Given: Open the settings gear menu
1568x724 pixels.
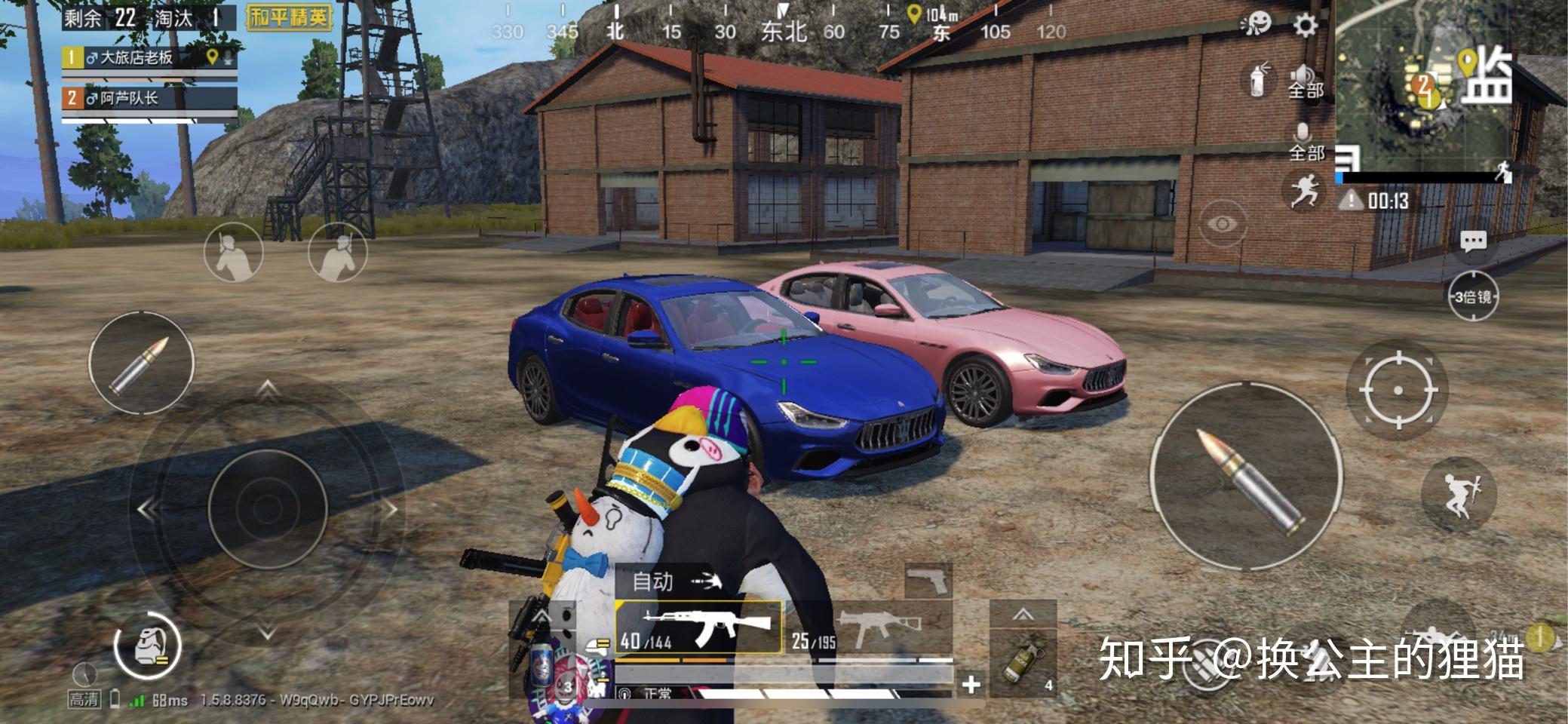Looking at the screenshot, I should (1306, 25).
